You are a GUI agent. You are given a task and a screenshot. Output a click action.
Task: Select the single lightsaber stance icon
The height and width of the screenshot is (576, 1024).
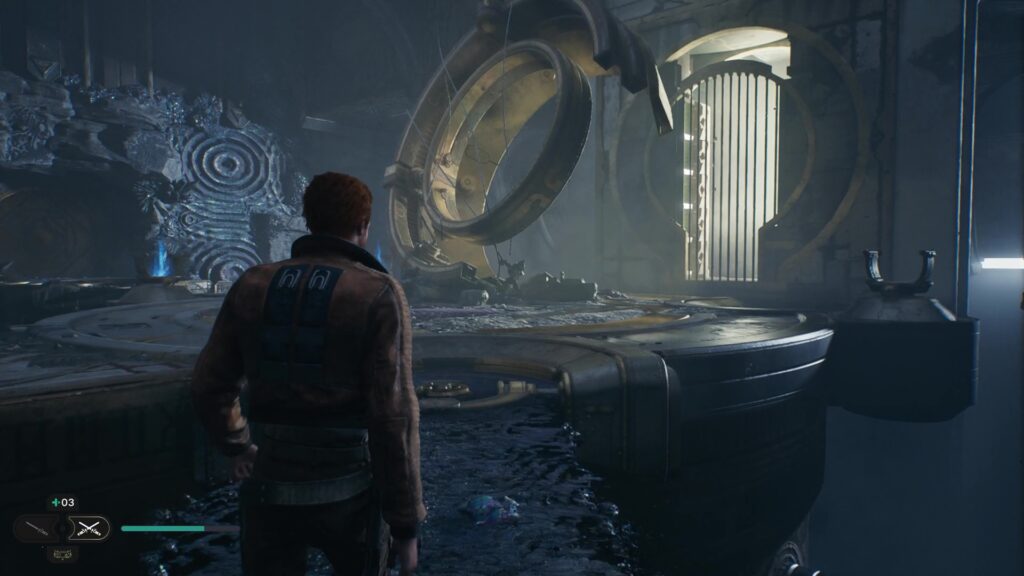coord(35,528)
